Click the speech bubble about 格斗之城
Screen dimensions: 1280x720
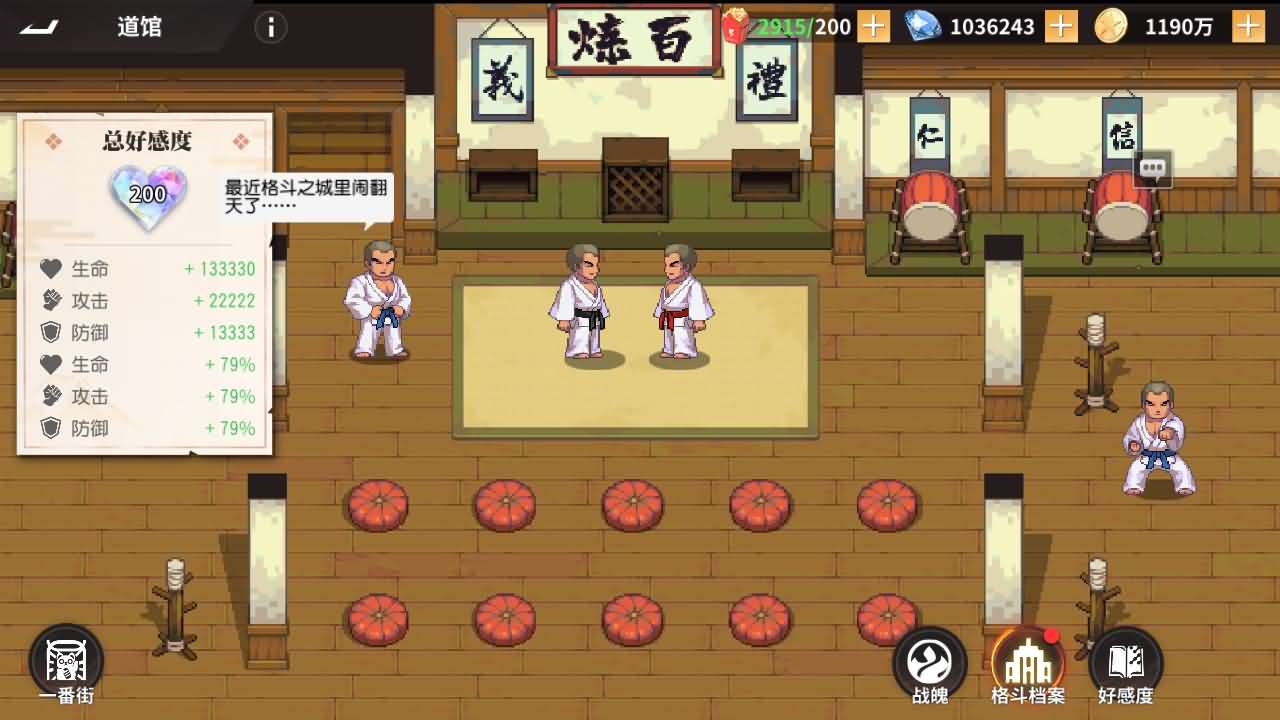(x=298, y=195)
